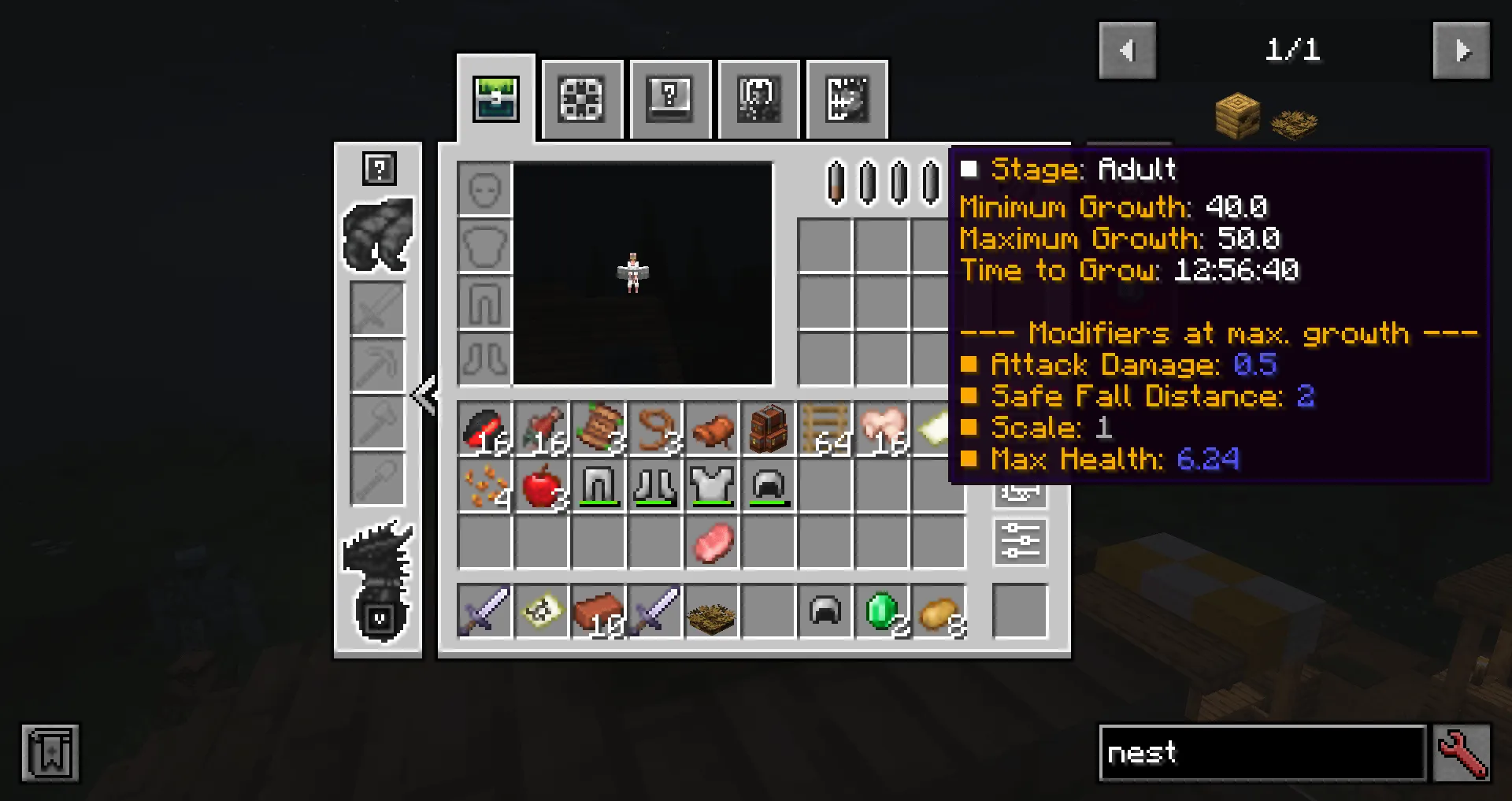Click the apple item in the inventory grid
The image size is (1512, 801).
pos(541,486)
